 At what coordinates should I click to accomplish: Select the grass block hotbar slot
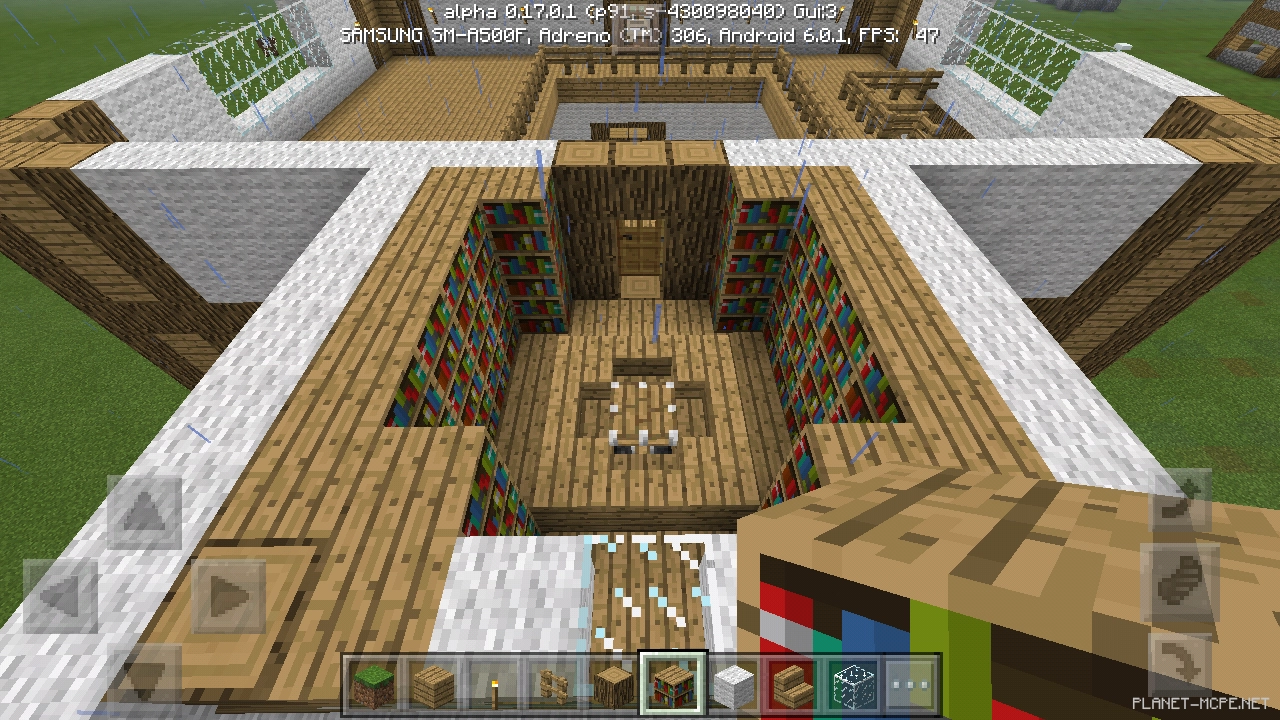point(372,684)
